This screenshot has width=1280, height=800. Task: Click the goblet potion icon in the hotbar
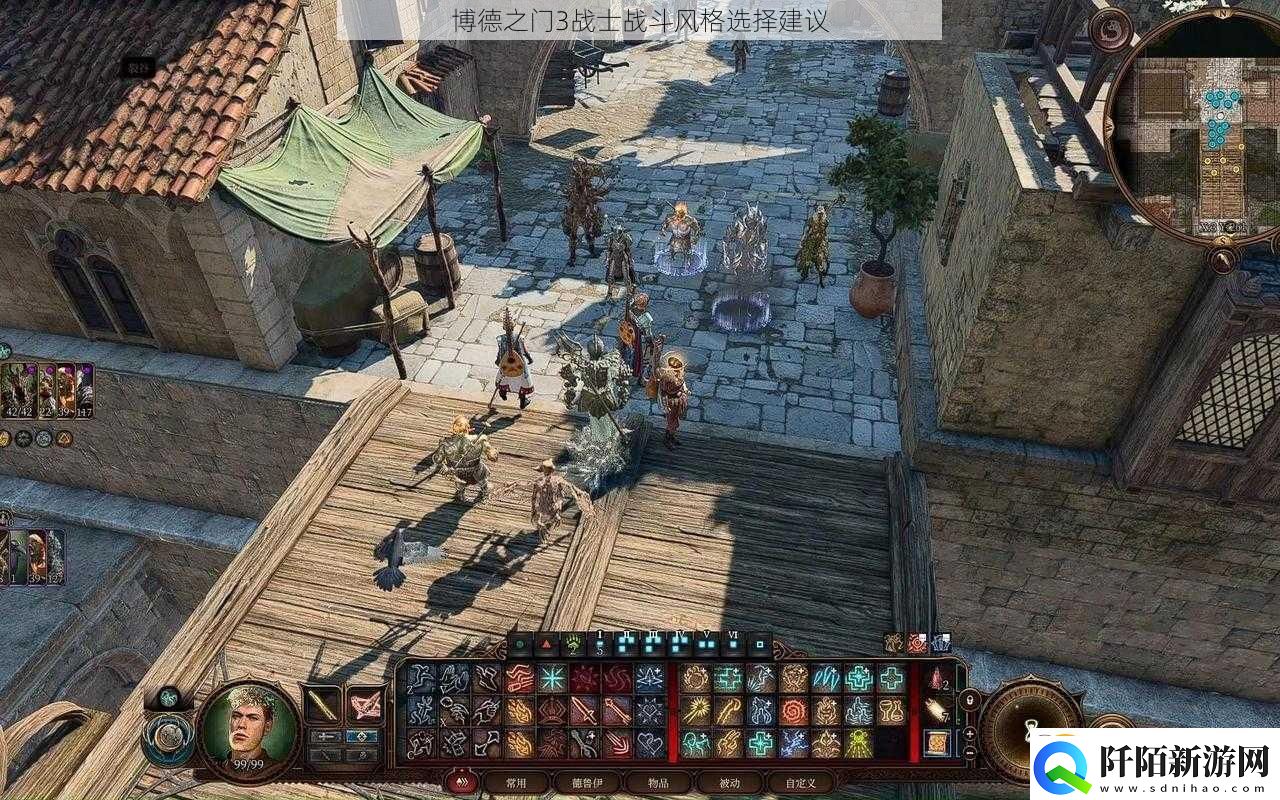(890, 709)
